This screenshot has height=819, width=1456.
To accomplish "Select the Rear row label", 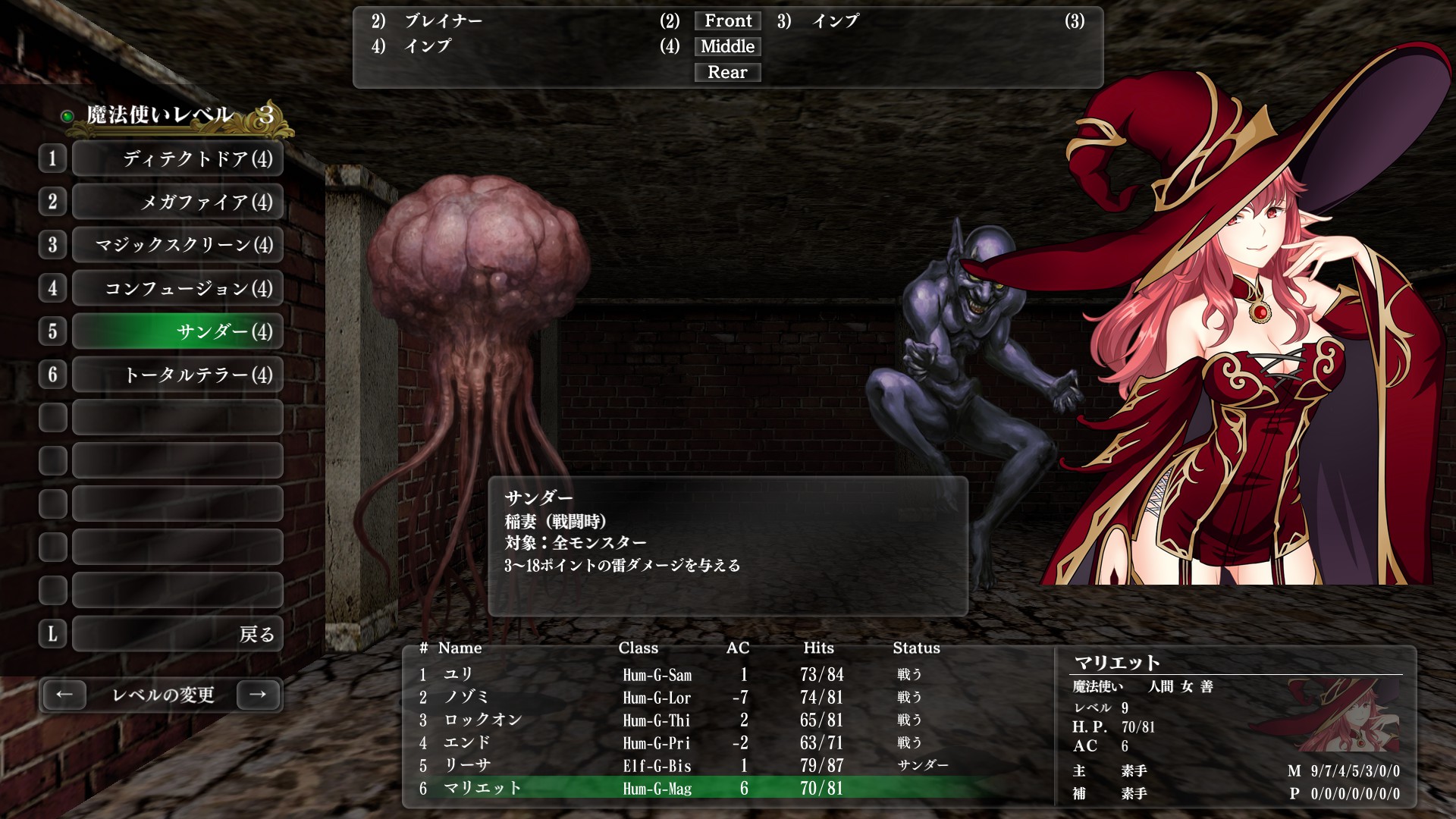I will (728, 73).
